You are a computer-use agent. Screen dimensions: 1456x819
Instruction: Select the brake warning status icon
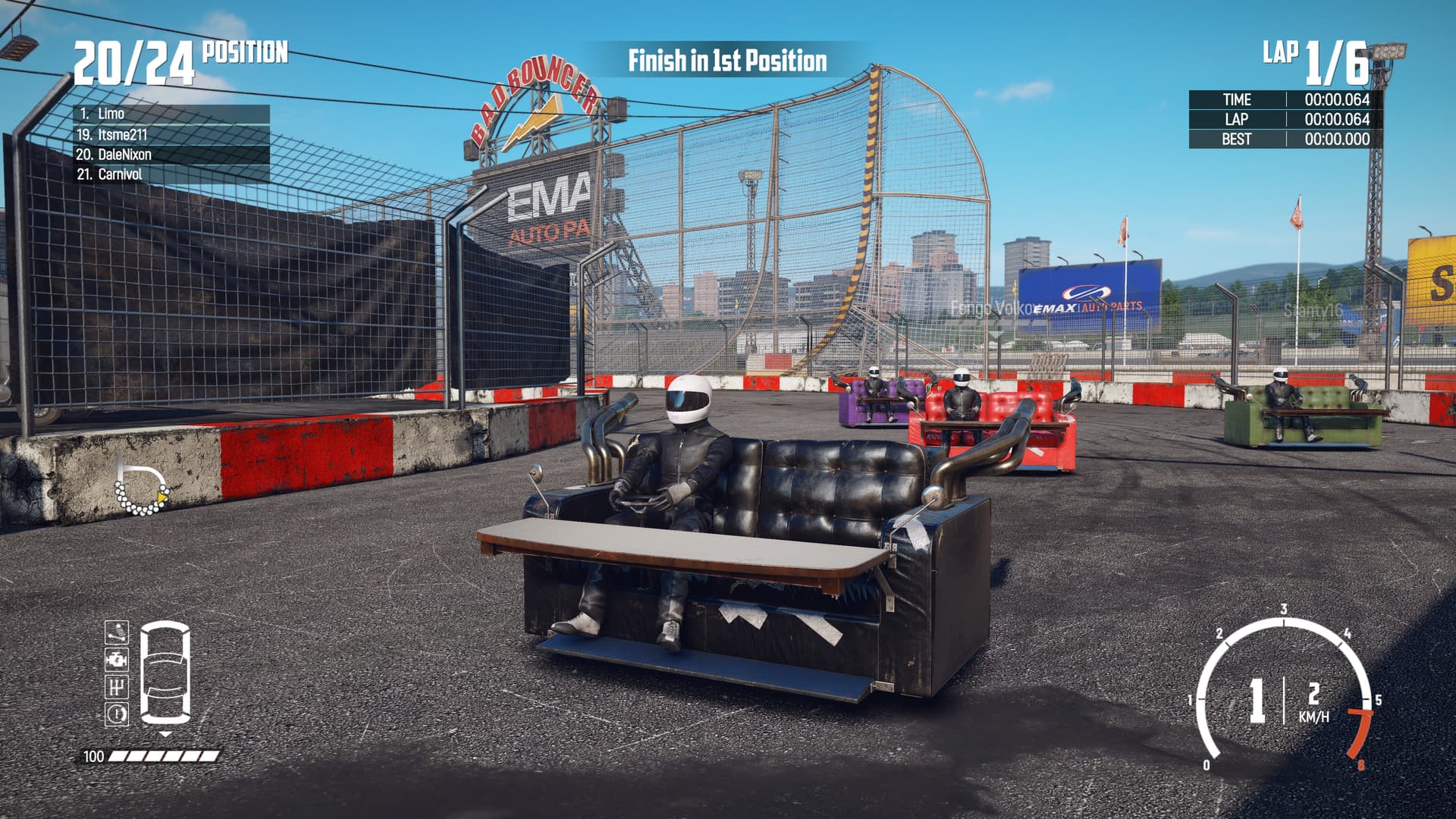click(116, 714)
